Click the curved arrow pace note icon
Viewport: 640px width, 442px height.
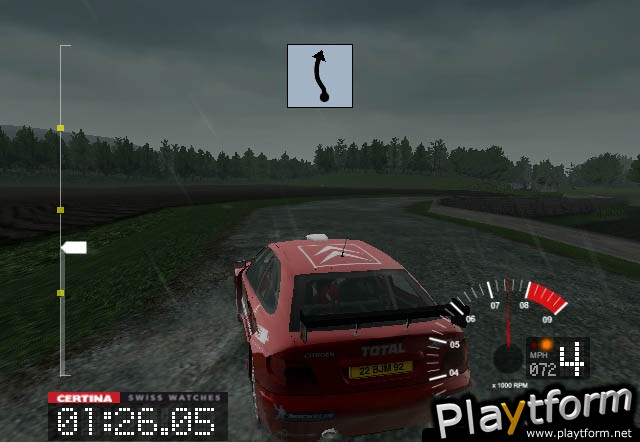coord(321,75)
